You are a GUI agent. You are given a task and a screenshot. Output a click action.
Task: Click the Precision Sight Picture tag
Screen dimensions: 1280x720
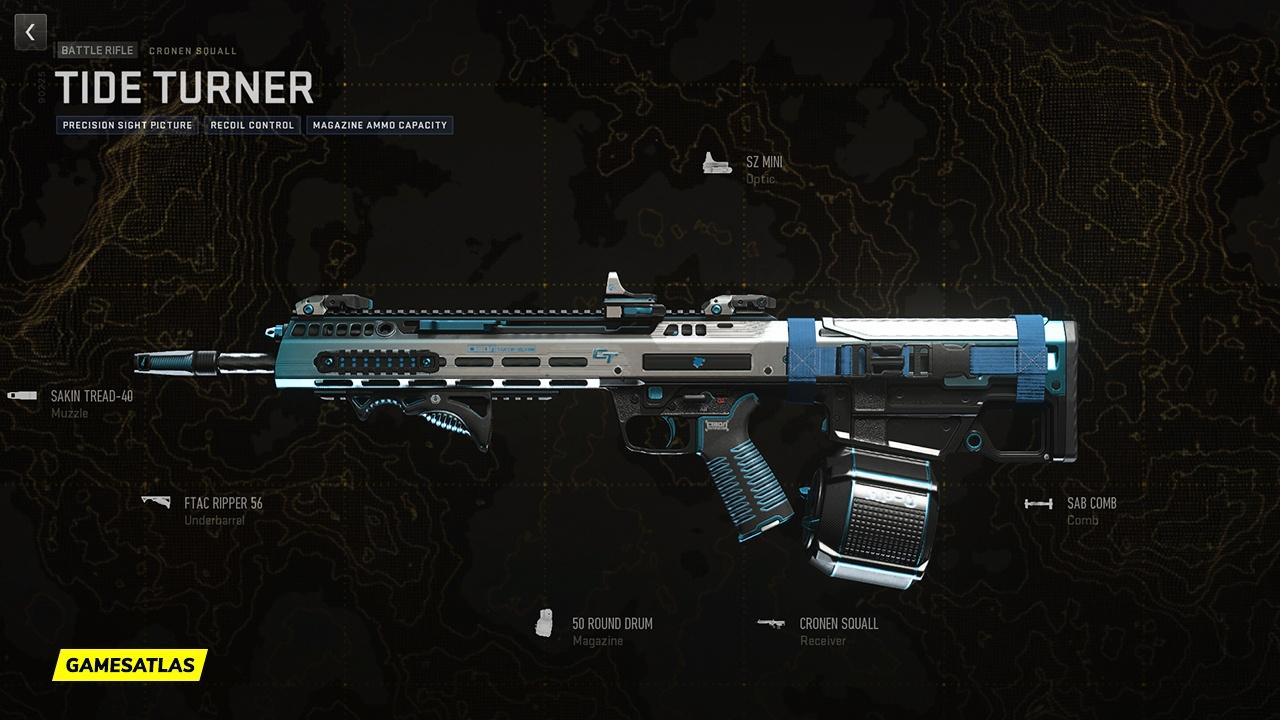pyautogui.click(x=127, y=125)
